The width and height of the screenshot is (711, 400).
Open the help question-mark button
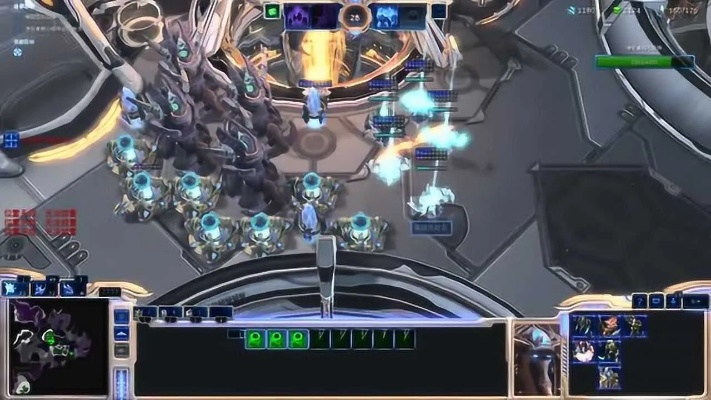click(640, 300)
